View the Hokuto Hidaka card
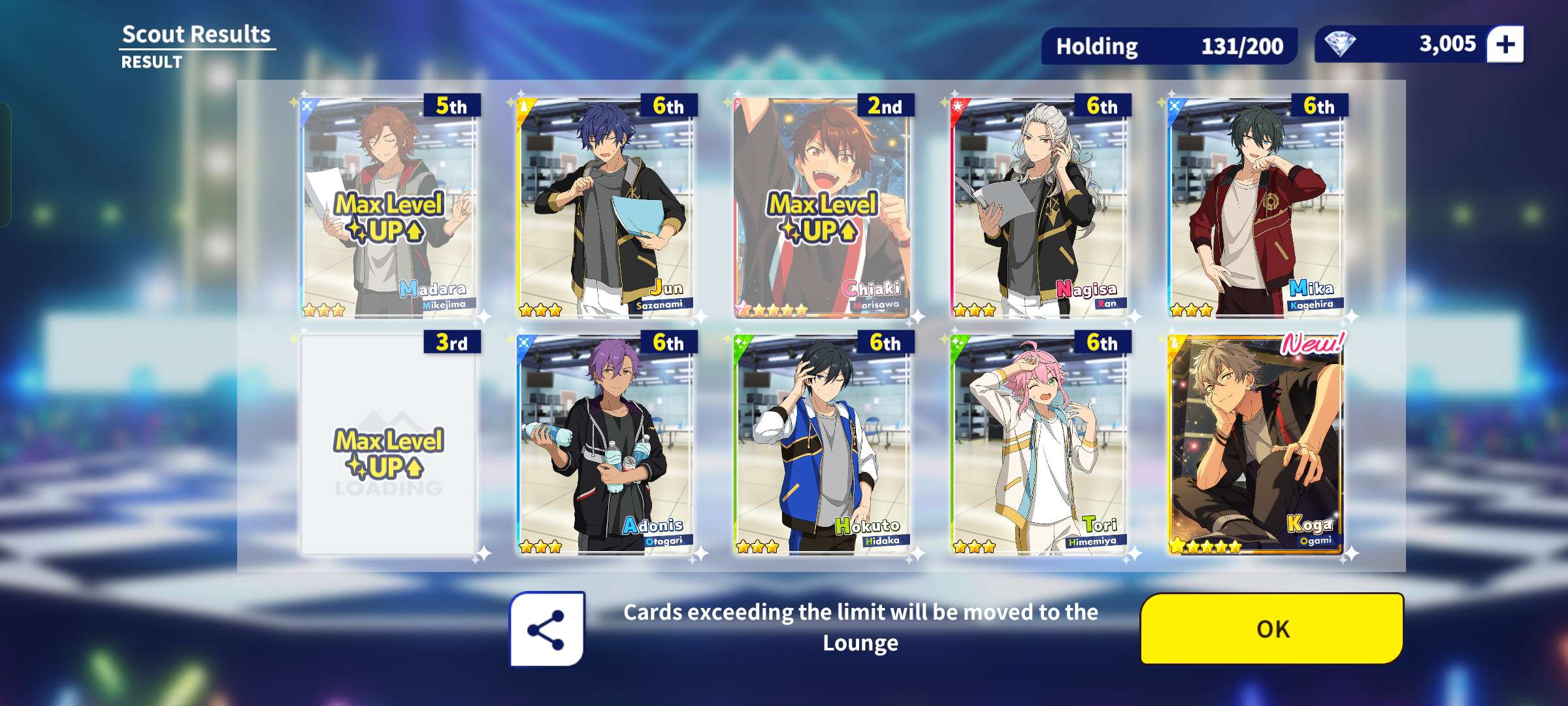Screen dimensions: 1568x706 tap(822, 445)
